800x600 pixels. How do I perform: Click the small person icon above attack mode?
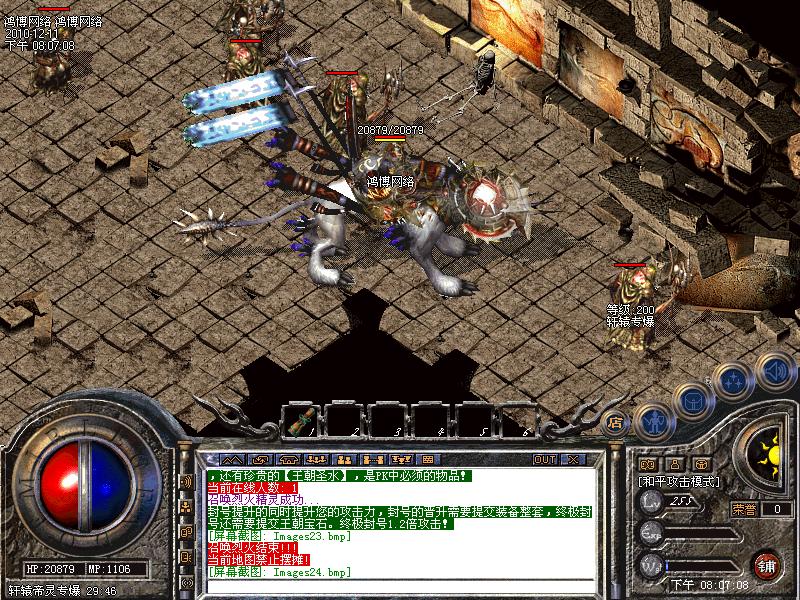675,464
